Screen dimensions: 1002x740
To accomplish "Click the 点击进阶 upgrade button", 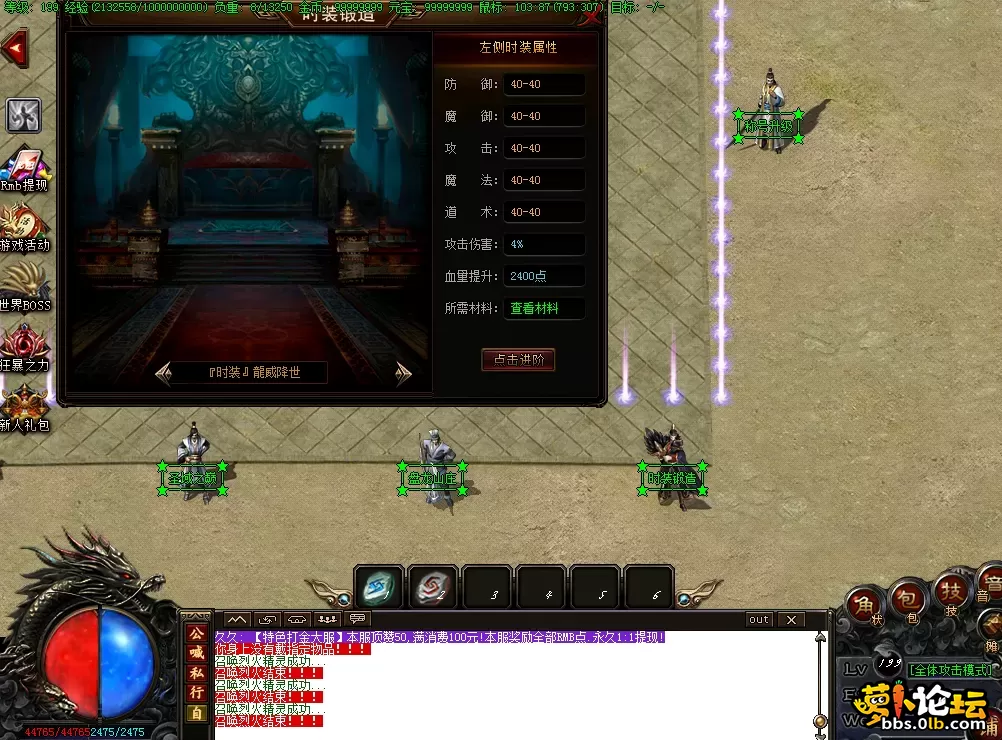I will point(517,360).
